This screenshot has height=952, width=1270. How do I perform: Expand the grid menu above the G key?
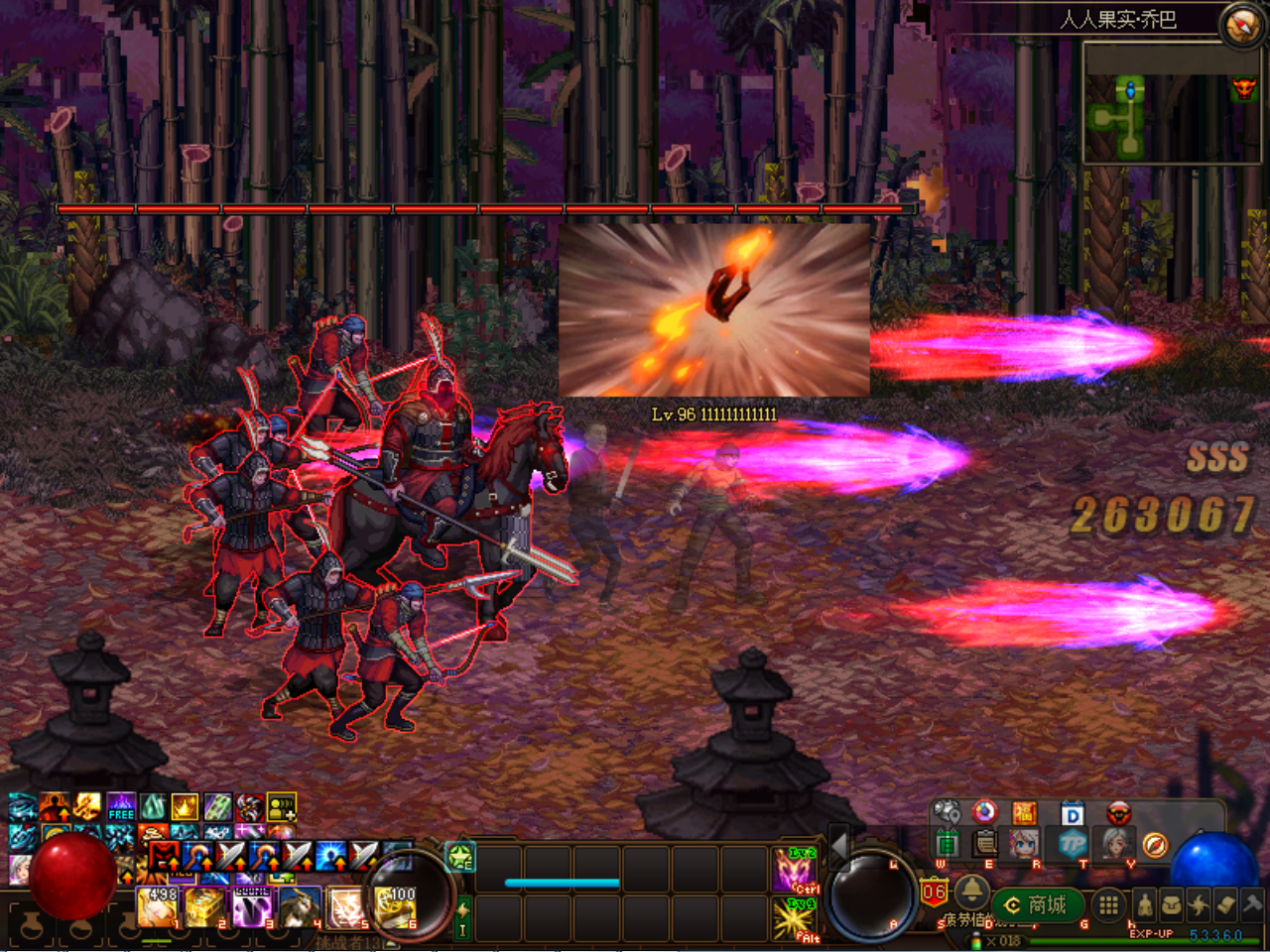click(1106, 902)
